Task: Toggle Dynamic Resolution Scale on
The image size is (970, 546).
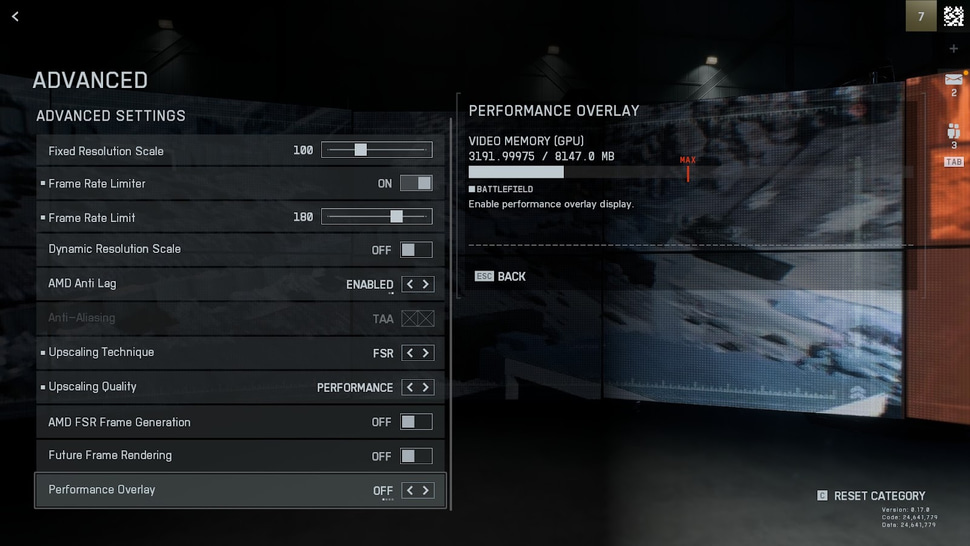Action: [x=416, y=249]
